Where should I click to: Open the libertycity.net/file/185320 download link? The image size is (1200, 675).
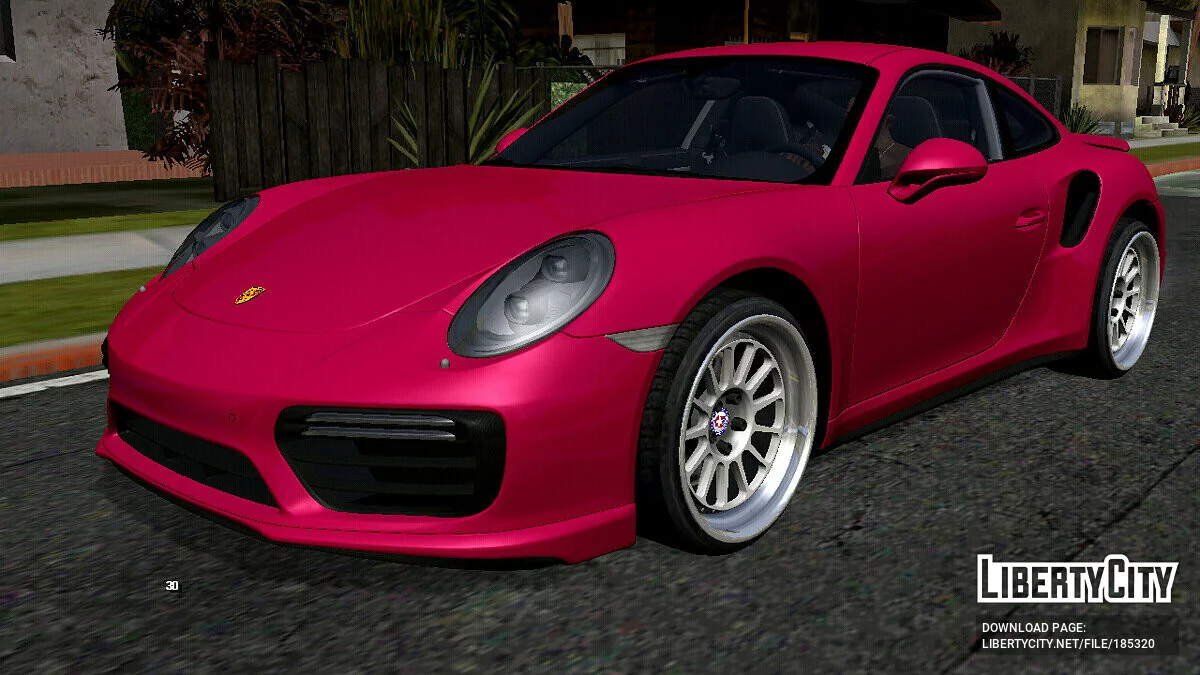(x=1067, y=644)
